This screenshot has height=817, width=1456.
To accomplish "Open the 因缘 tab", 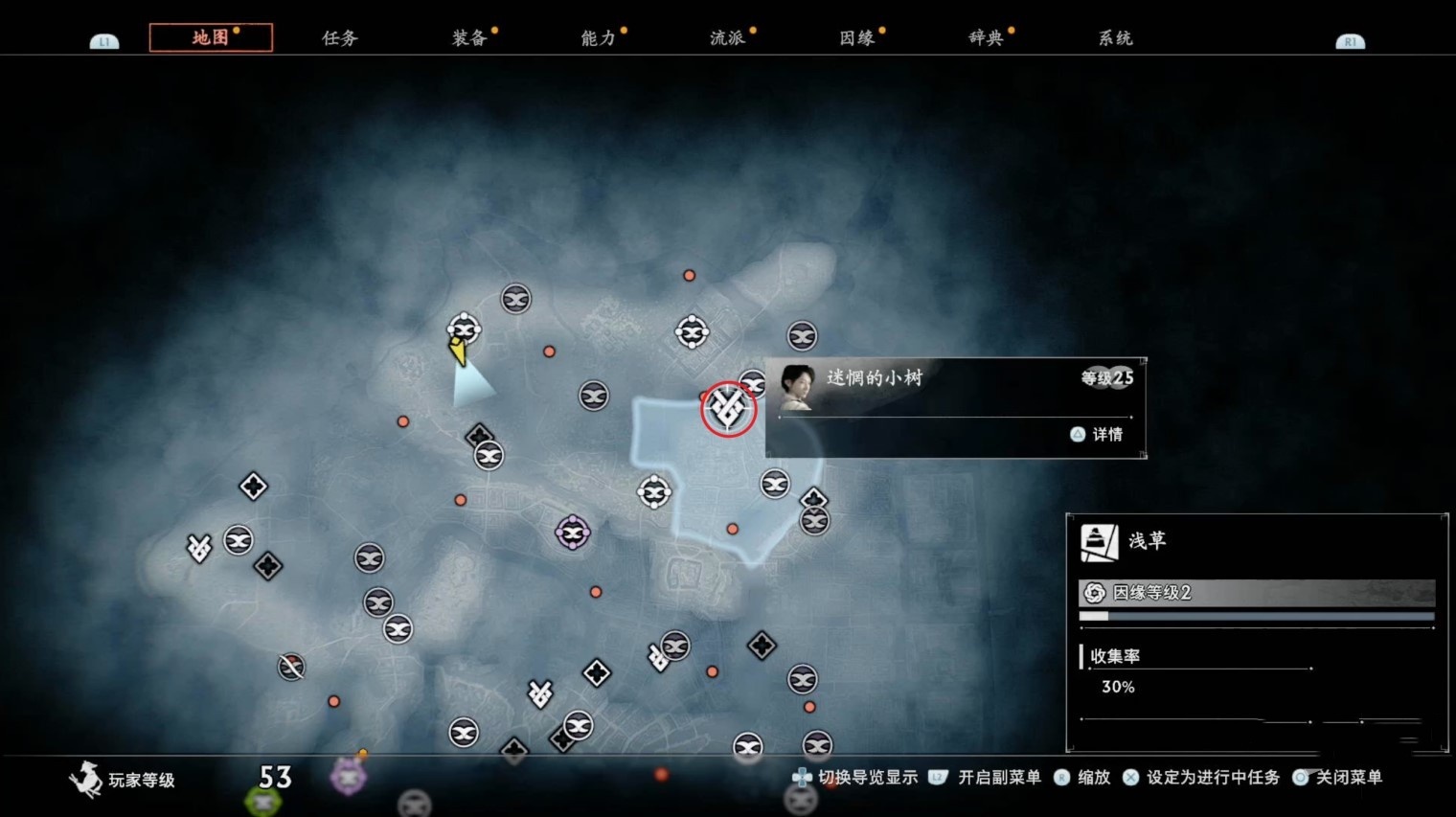I will tap(856, 38).
